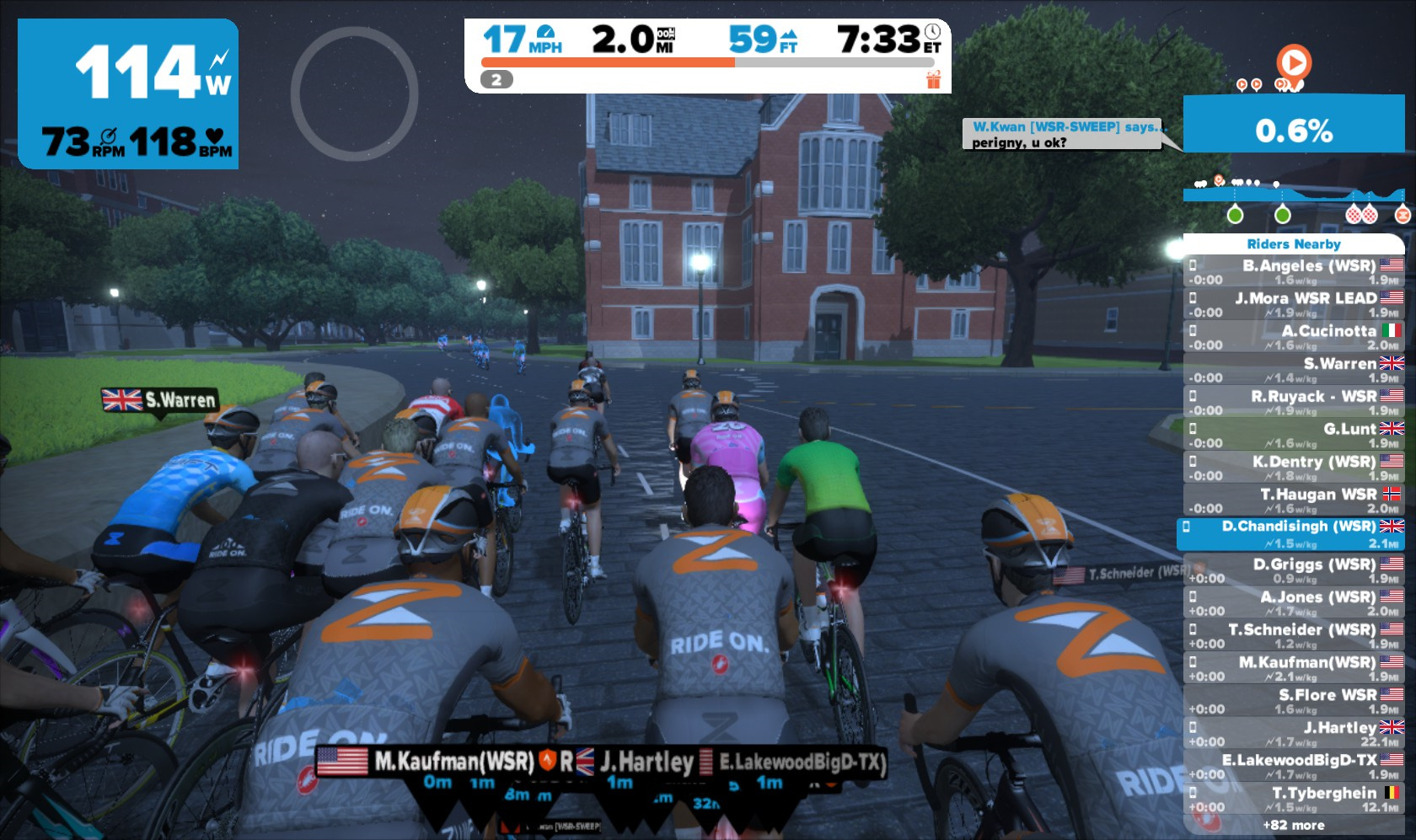Image resolution: width=1416 pixels, height=840 pixels.
Task: Choose the A.Jones (WSR) rider row
Action: pos(1294,603)
